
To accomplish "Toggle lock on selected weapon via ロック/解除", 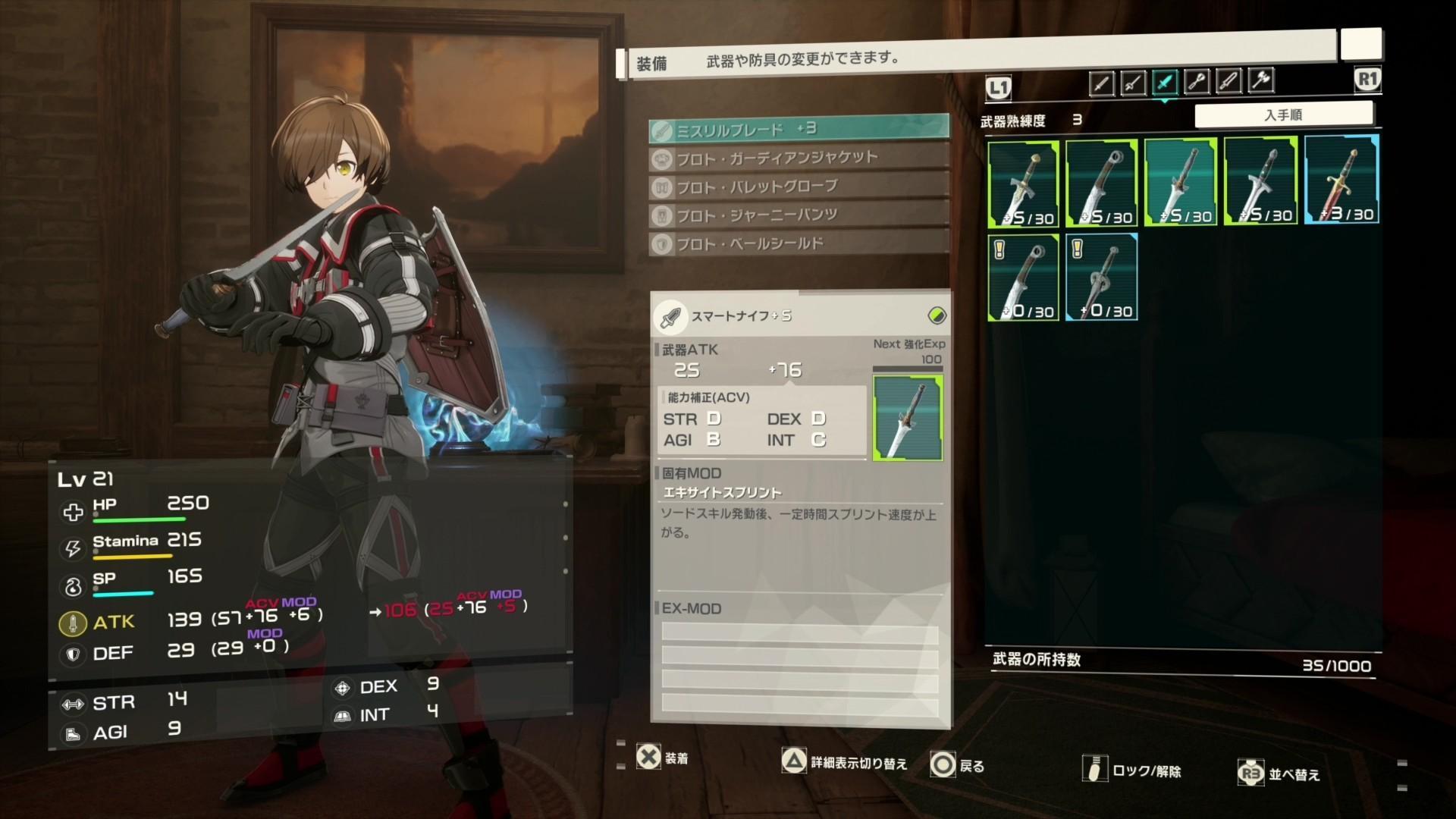I will [x=1121, y=769].
